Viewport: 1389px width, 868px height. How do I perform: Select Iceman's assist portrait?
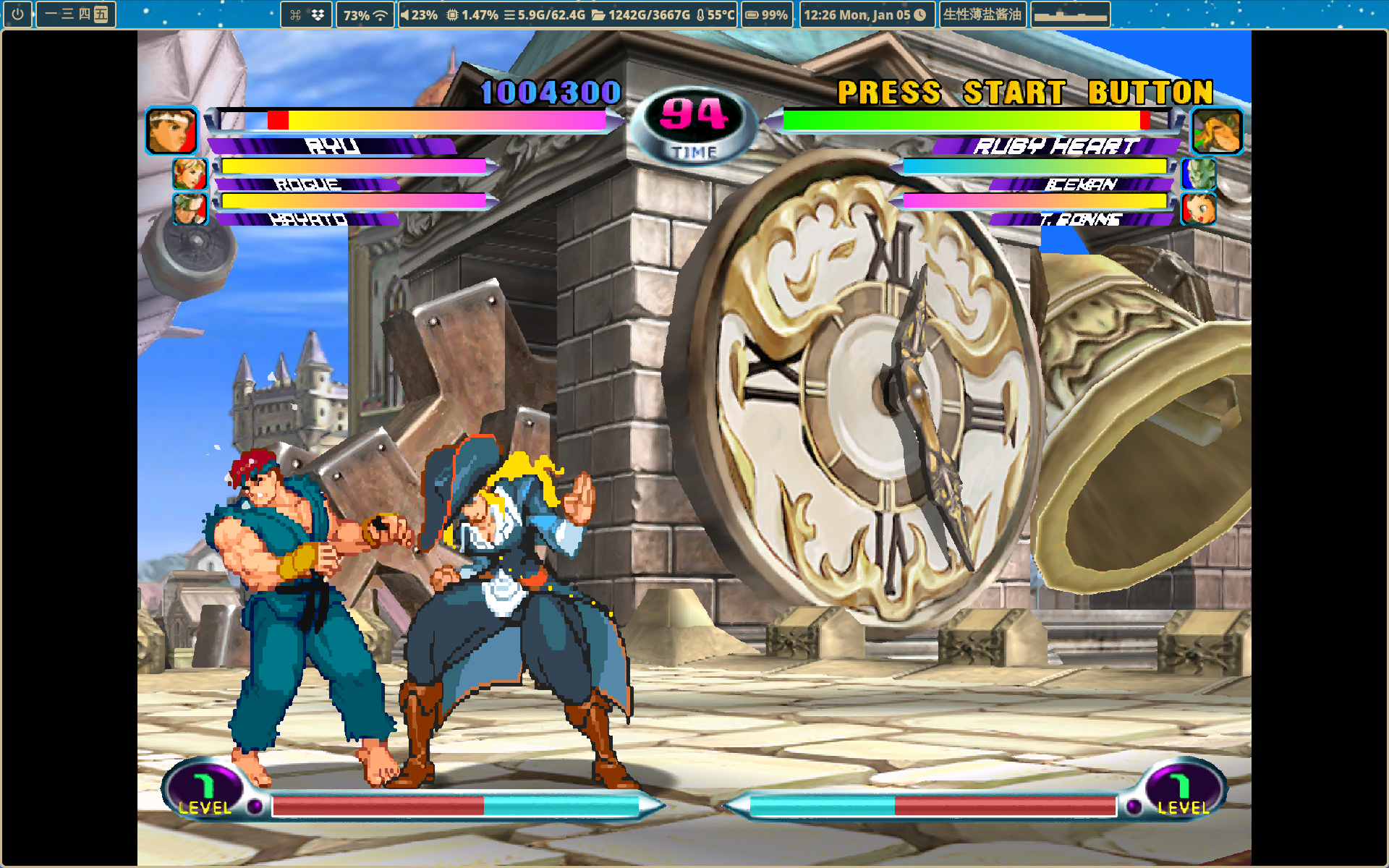pyautogui.click(x=1199, y=174)
